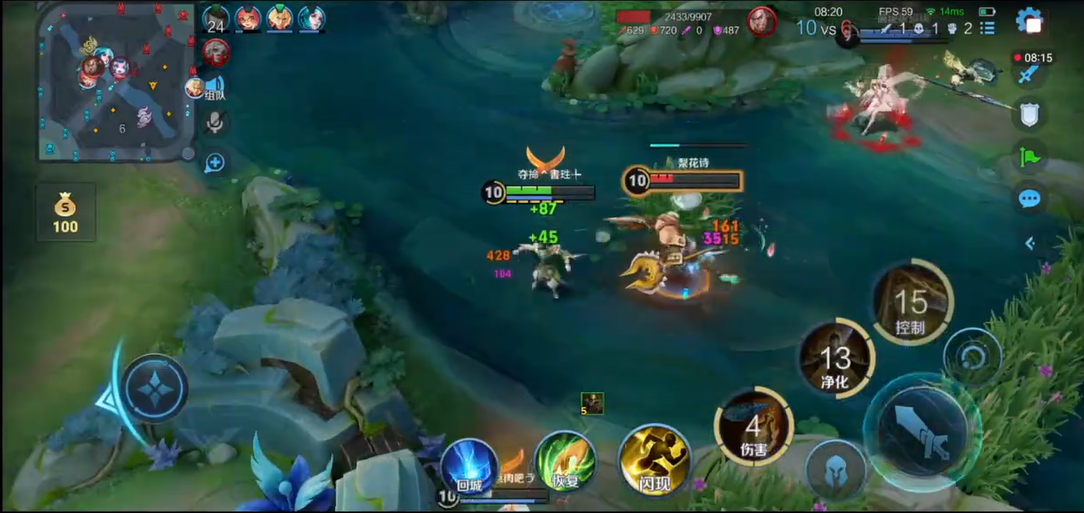
Task: Activate the 控制 control skill
Action: 911,302
